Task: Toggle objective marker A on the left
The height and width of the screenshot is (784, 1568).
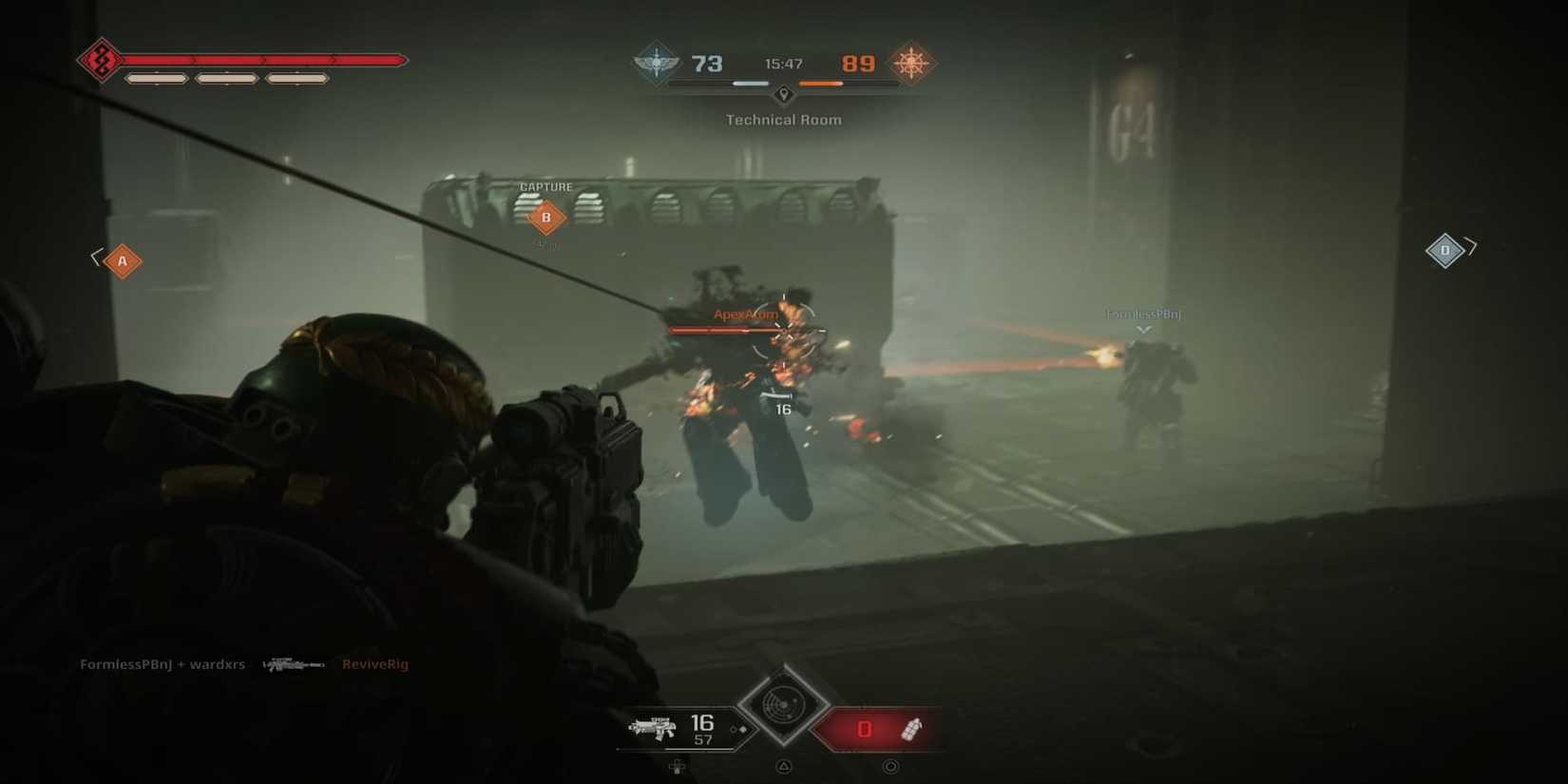Action: click(121, 259)
